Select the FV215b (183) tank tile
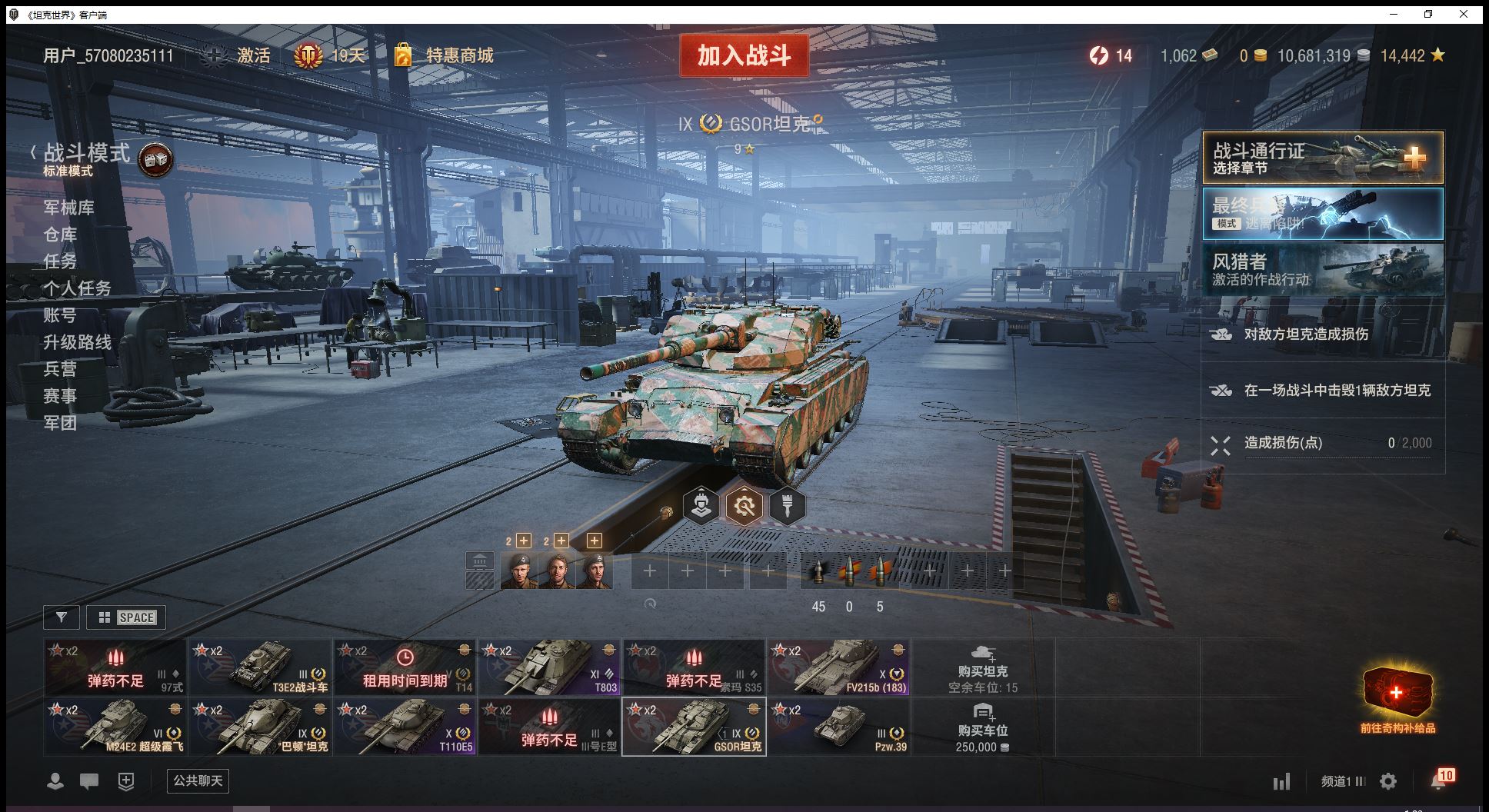Viewport: 1489px width, 812px height. tap(838, 667)
